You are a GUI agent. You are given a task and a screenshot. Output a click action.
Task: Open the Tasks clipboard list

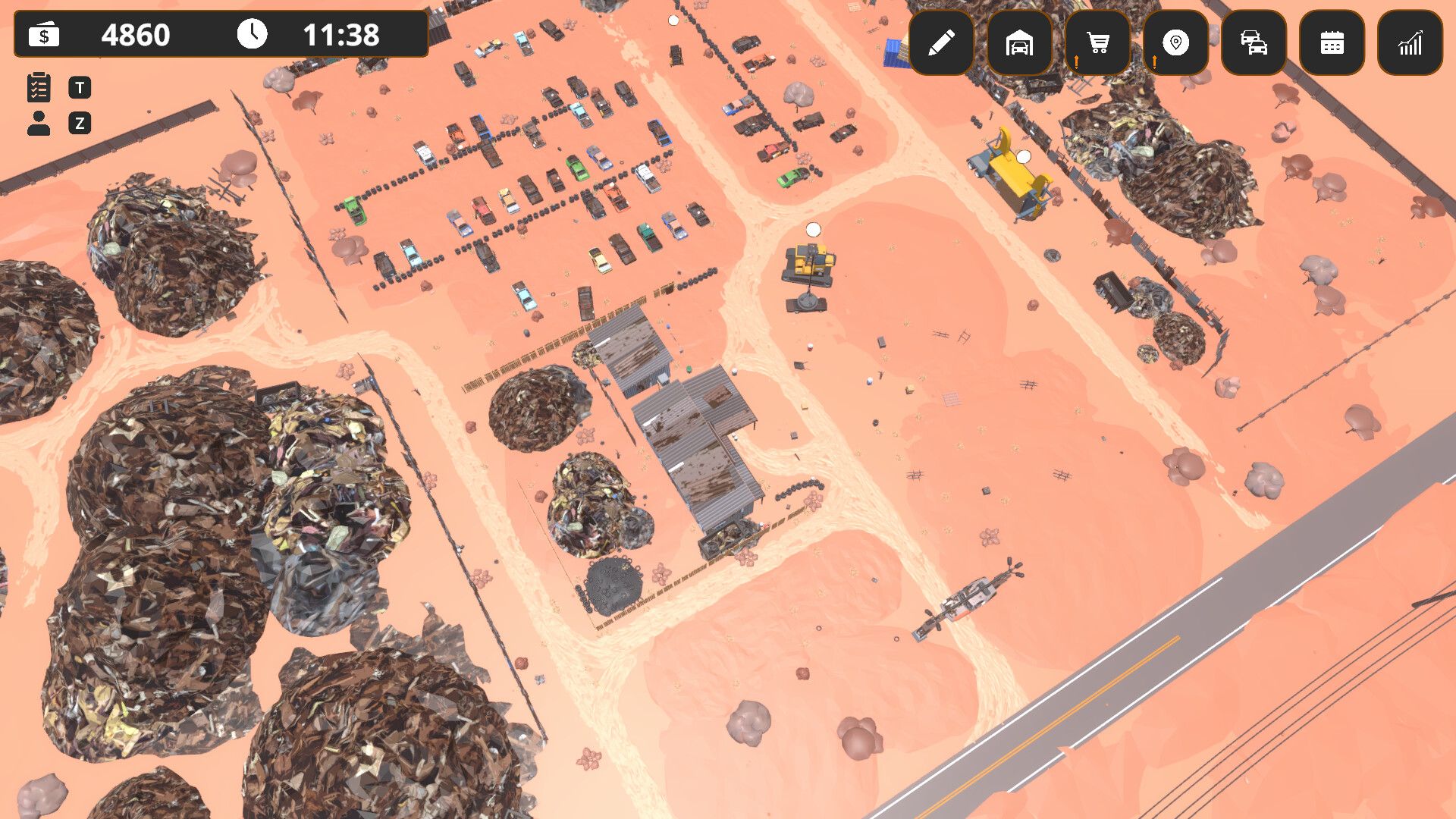[39, 87]
